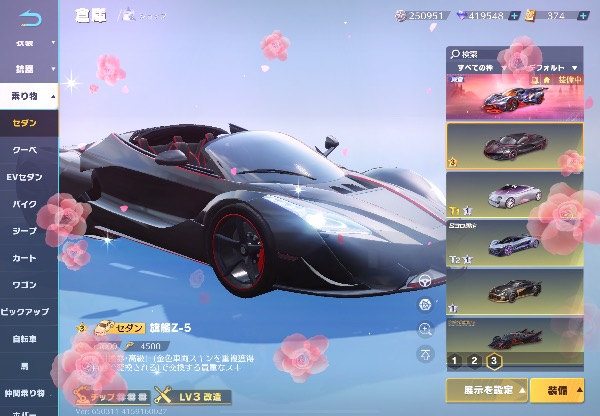Go back using the top-left arrow
Screen dimensions: 600x416
(x=32, y=17)
